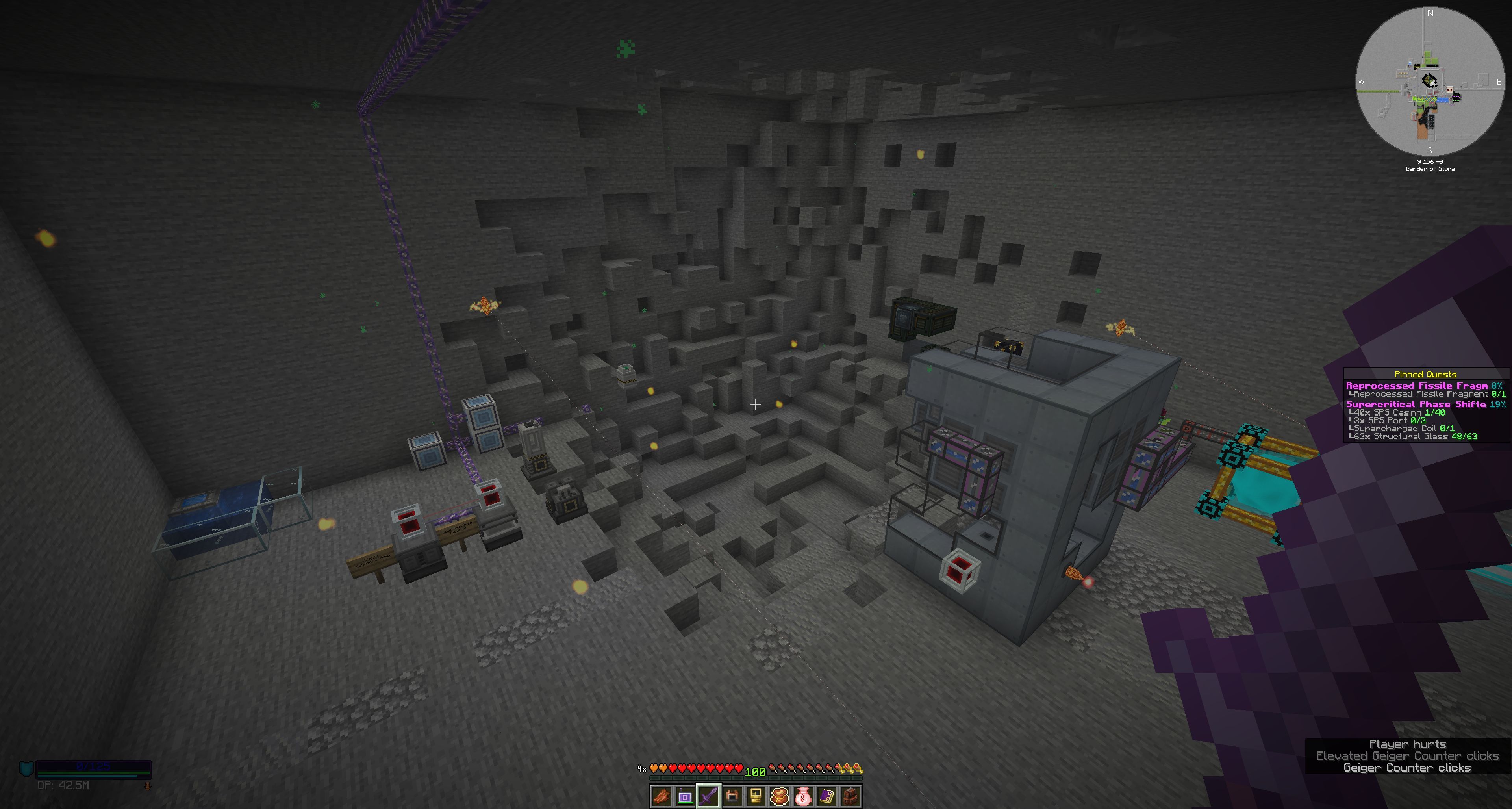
Task: Select the copper furnace-like hotbar item
Action: (732, 797)
